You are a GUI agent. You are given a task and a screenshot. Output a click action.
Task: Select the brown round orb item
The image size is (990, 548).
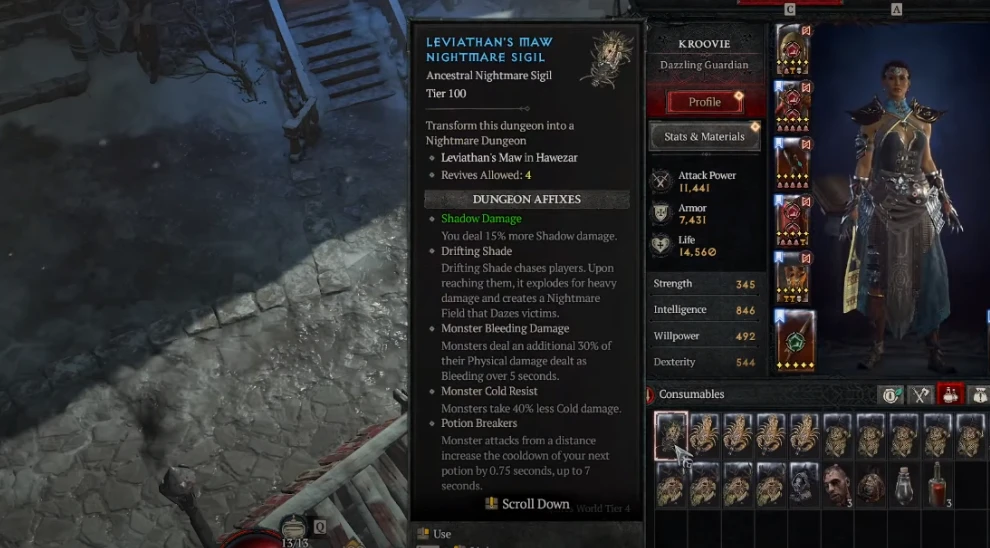[871, 484]
